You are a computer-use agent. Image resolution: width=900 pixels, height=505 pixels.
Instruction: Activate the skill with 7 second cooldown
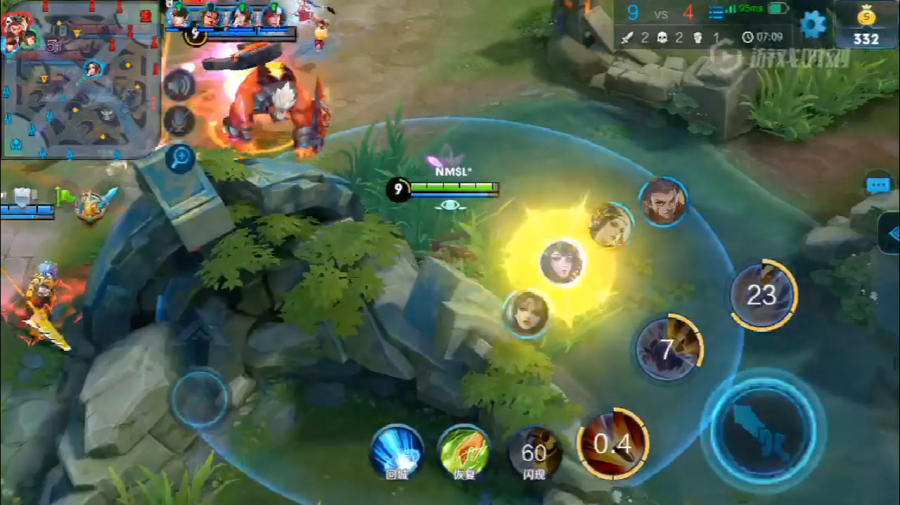click(668, 349)
